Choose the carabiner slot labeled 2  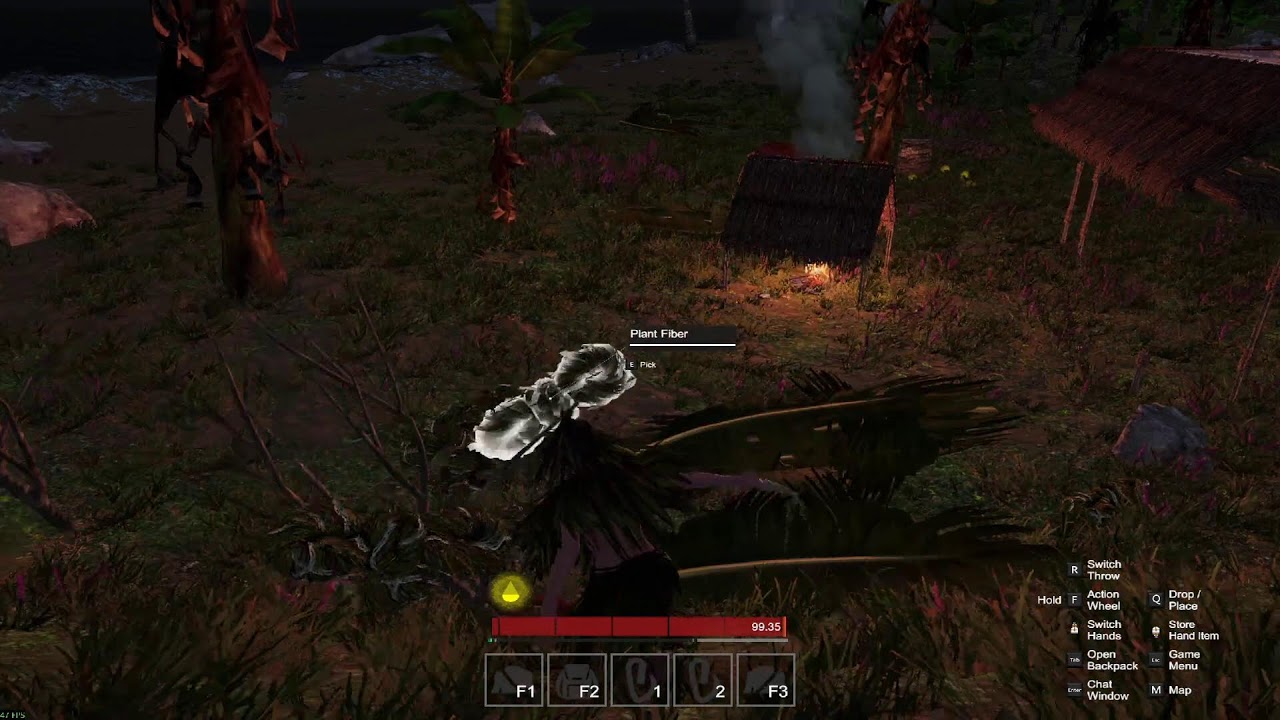(703, 680)
